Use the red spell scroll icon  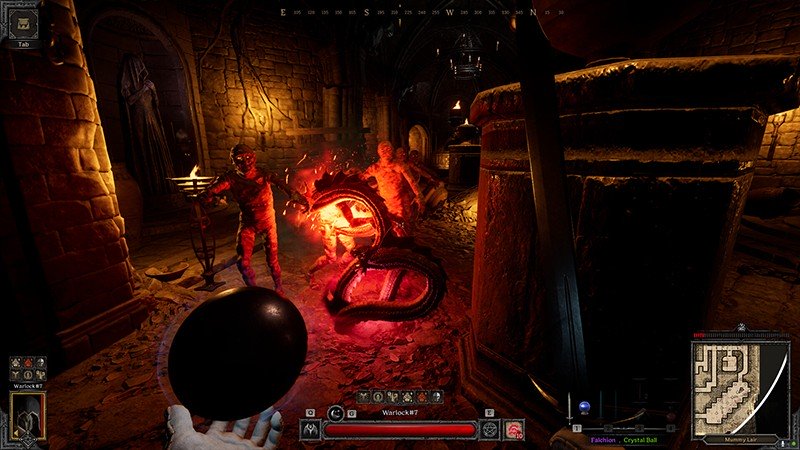point(515,429)
